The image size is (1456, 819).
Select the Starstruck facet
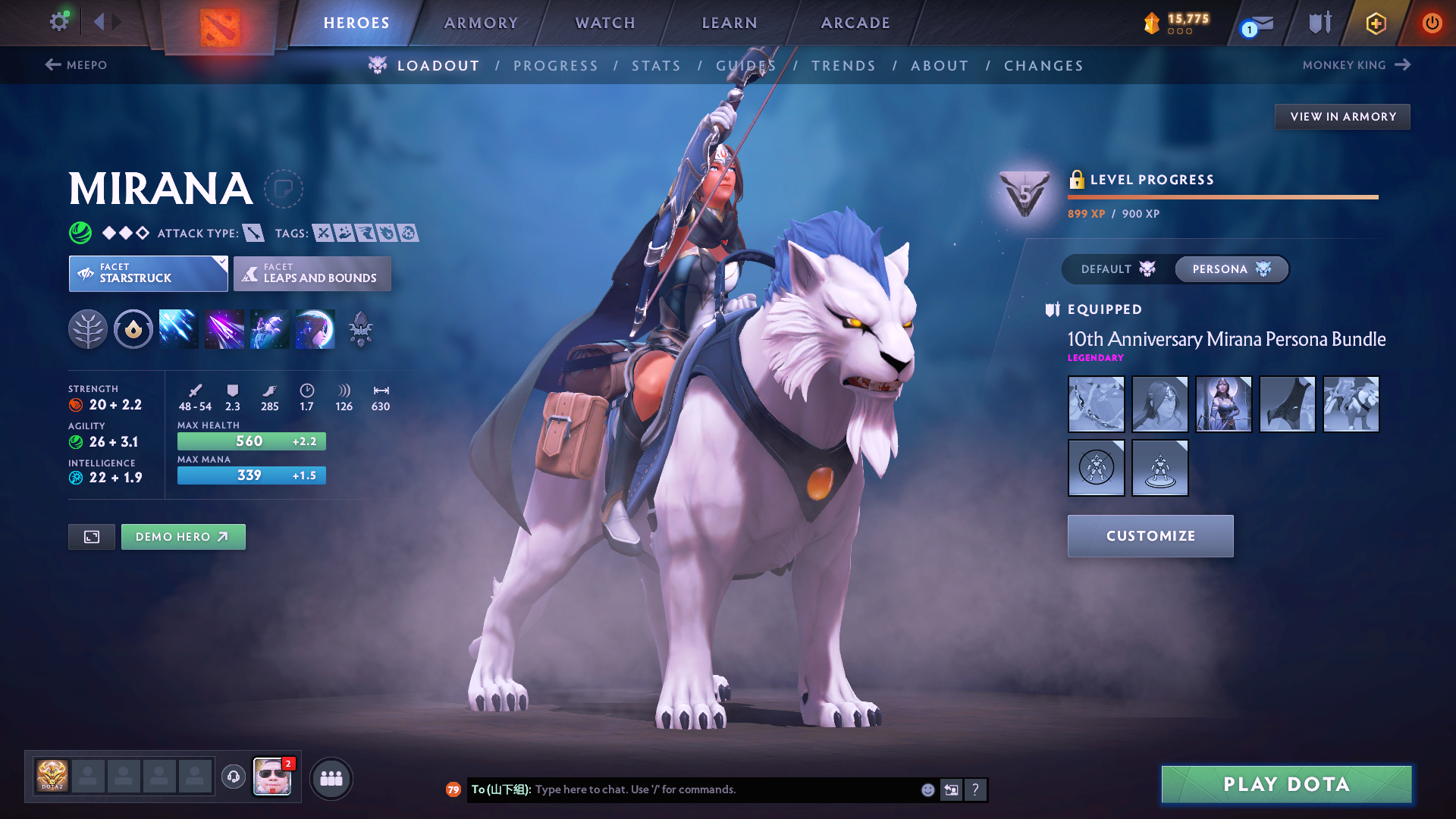tap(148, 274)
